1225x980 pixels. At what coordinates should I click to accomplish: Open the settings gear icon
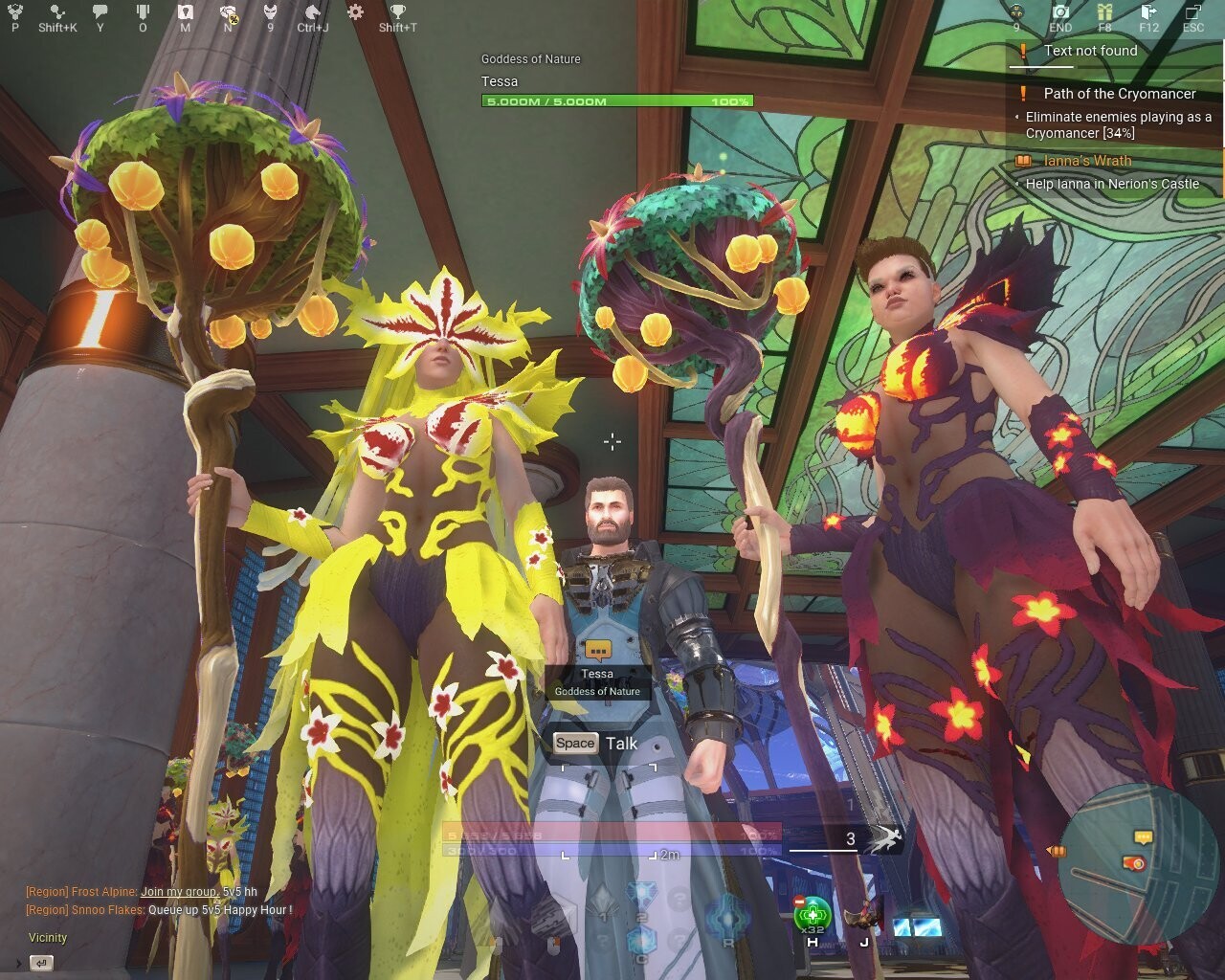357,11
